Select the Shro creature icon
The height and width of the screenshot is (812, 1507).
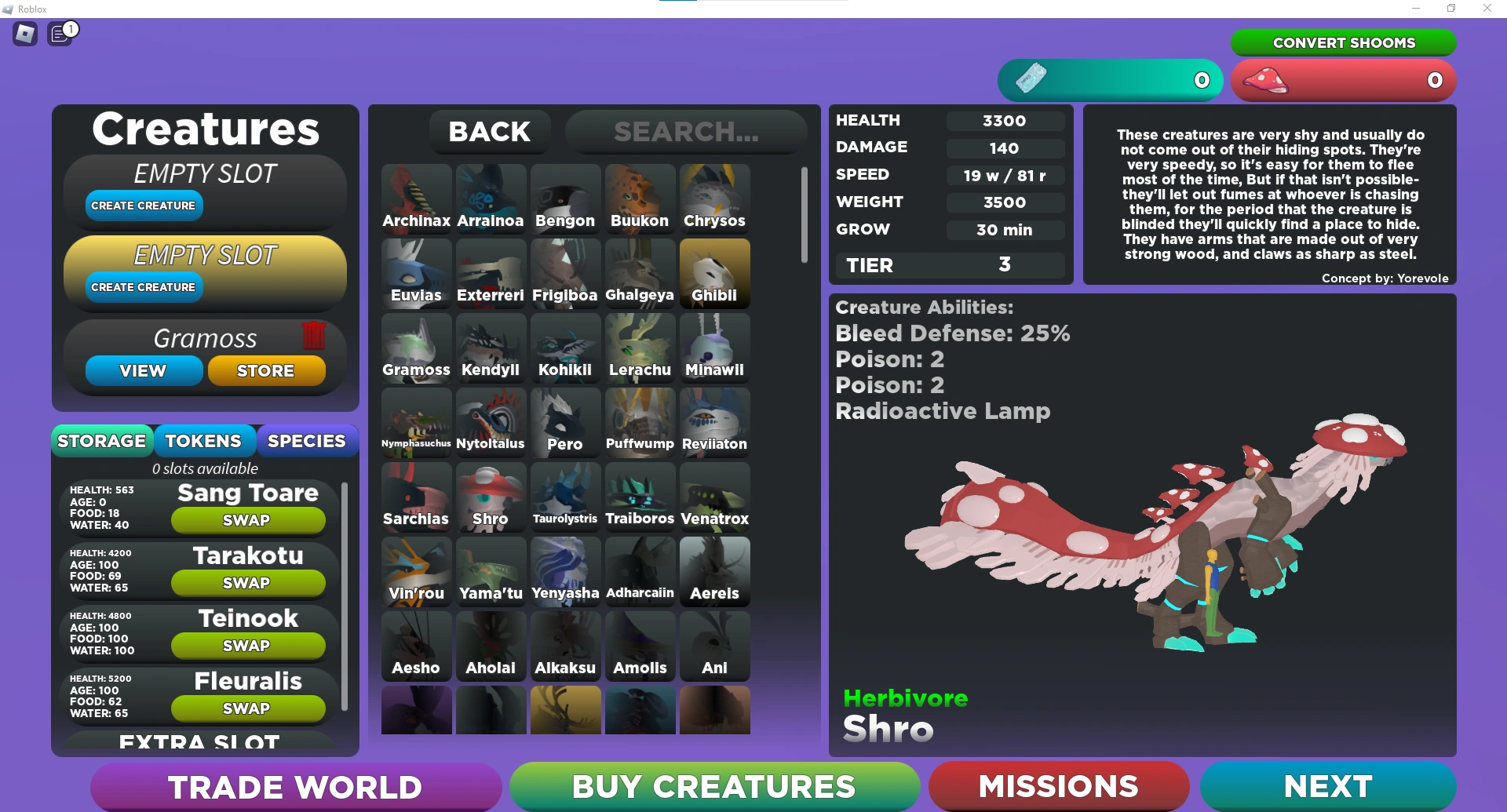click(x=491, y=496)
